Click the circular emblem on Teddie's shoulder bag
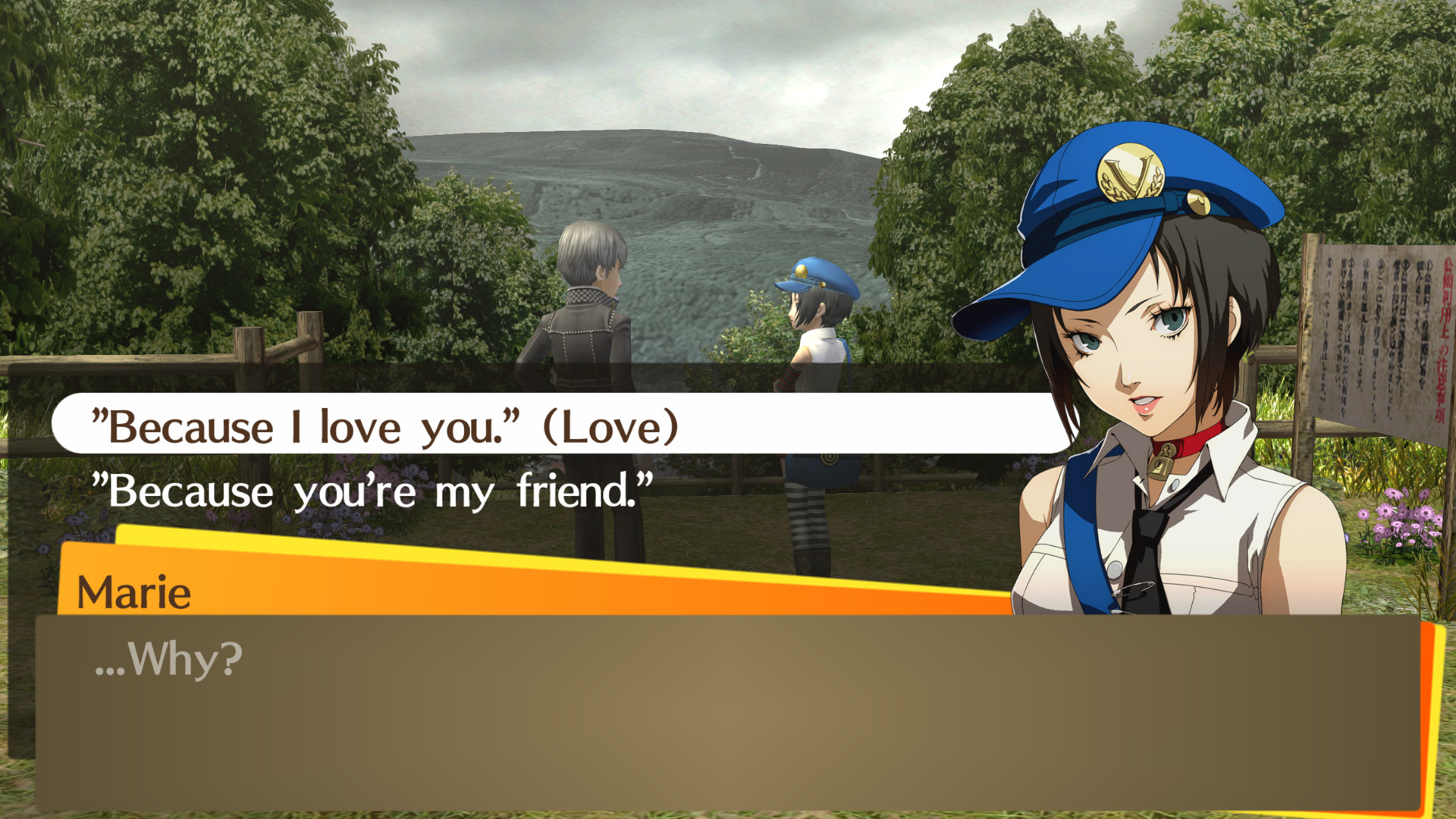Screen dimensions: 1456x819 (830, 458)
